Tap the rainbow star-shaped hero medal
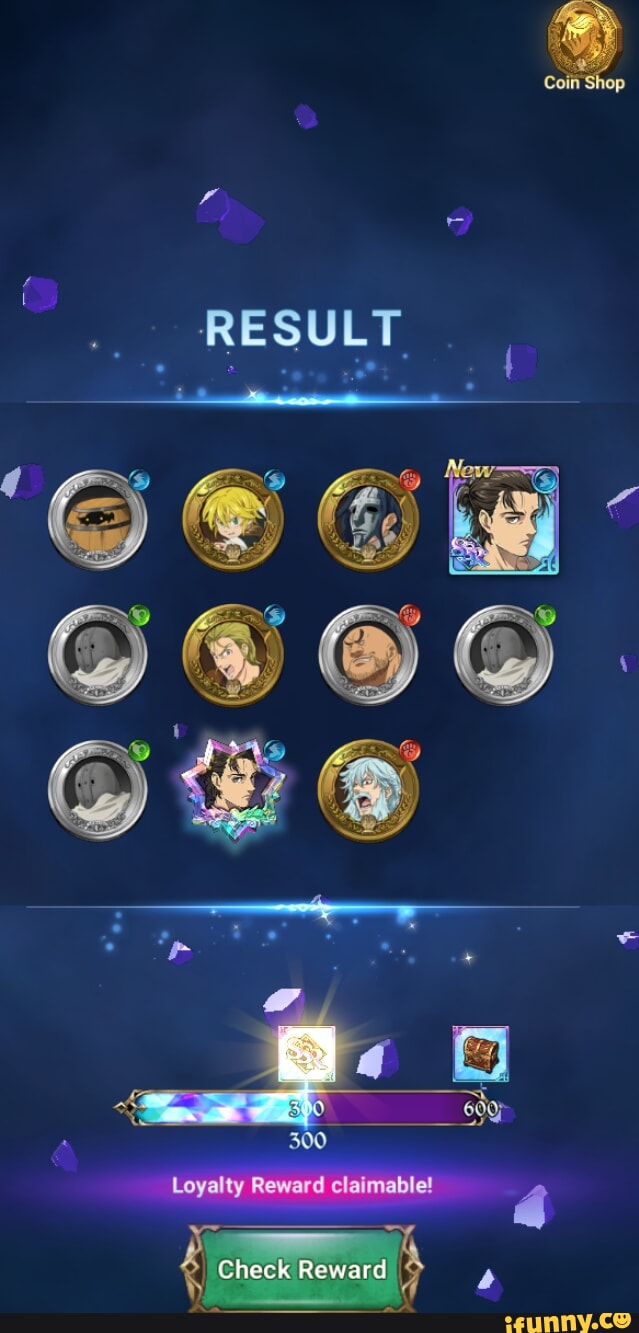 (233, 790)
